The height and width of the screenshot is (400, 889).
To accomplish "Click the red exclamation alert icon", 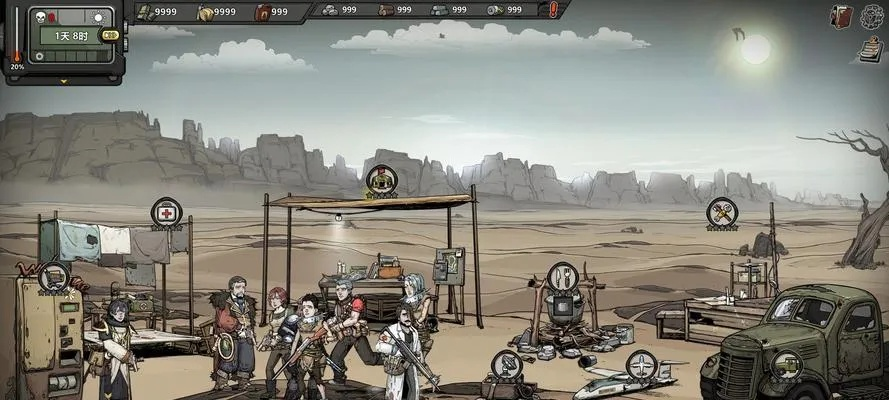I will (x=554, y=10).
